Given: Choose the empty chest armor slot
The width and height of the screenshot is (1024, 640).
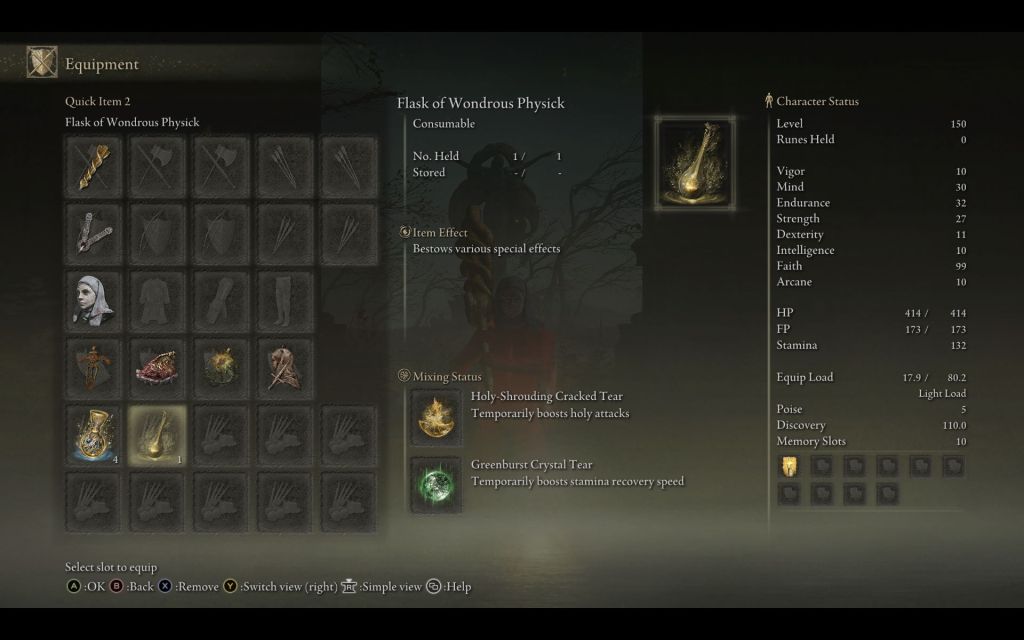Looking at the screenshot, I should 157,300.
